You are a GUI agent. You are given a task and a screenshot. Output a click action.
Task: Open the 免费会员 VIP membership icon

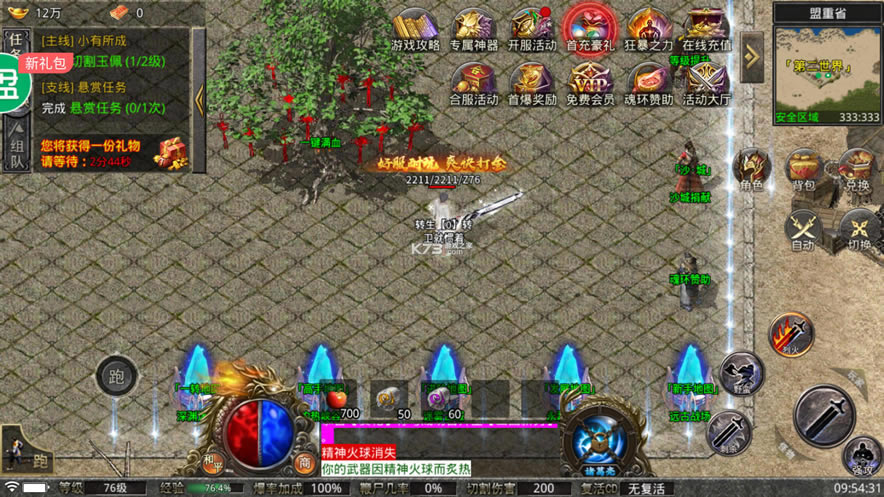coord(590,82)
